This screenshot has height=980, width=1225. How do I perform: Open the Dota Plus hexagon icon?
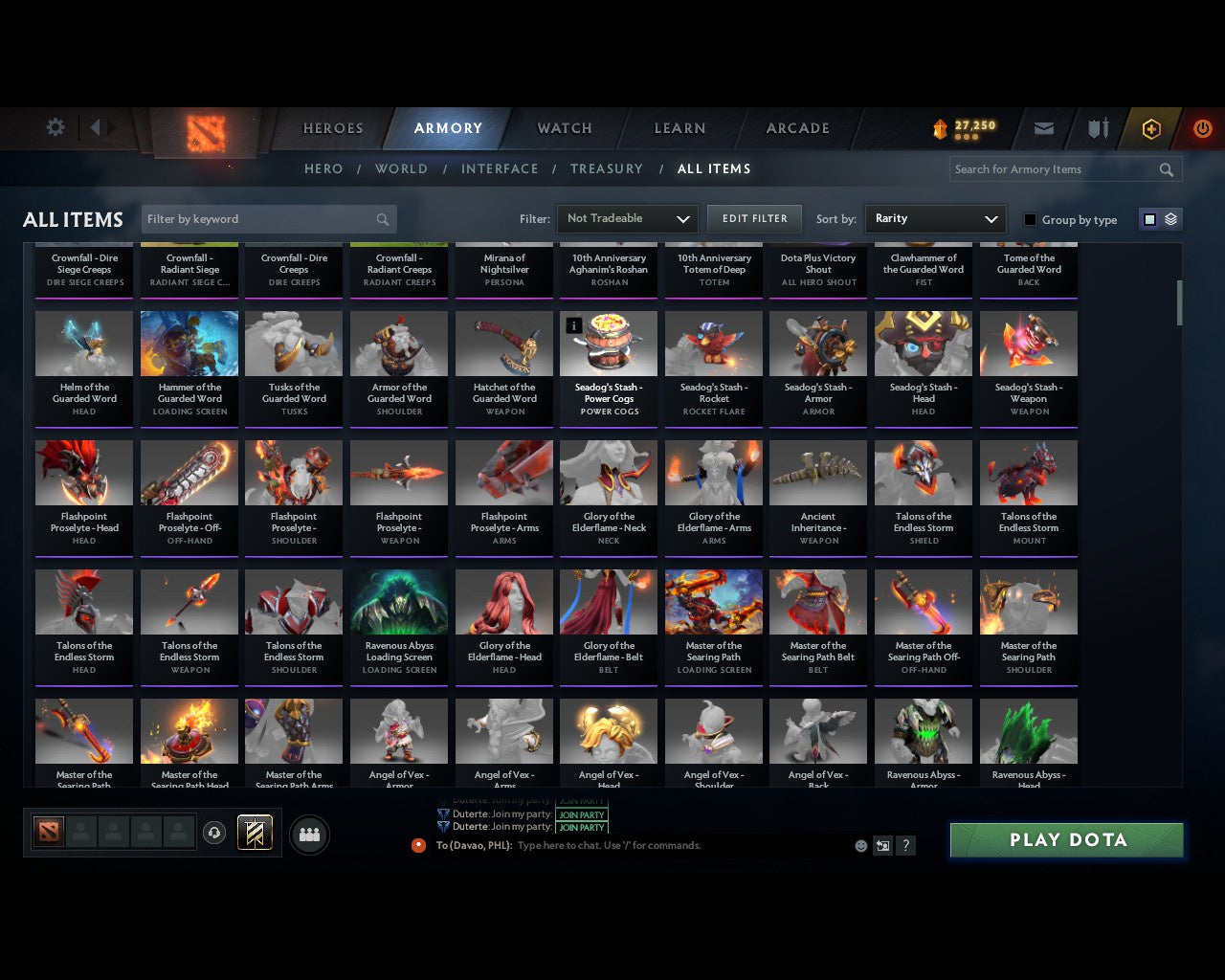coord(1150,127)
